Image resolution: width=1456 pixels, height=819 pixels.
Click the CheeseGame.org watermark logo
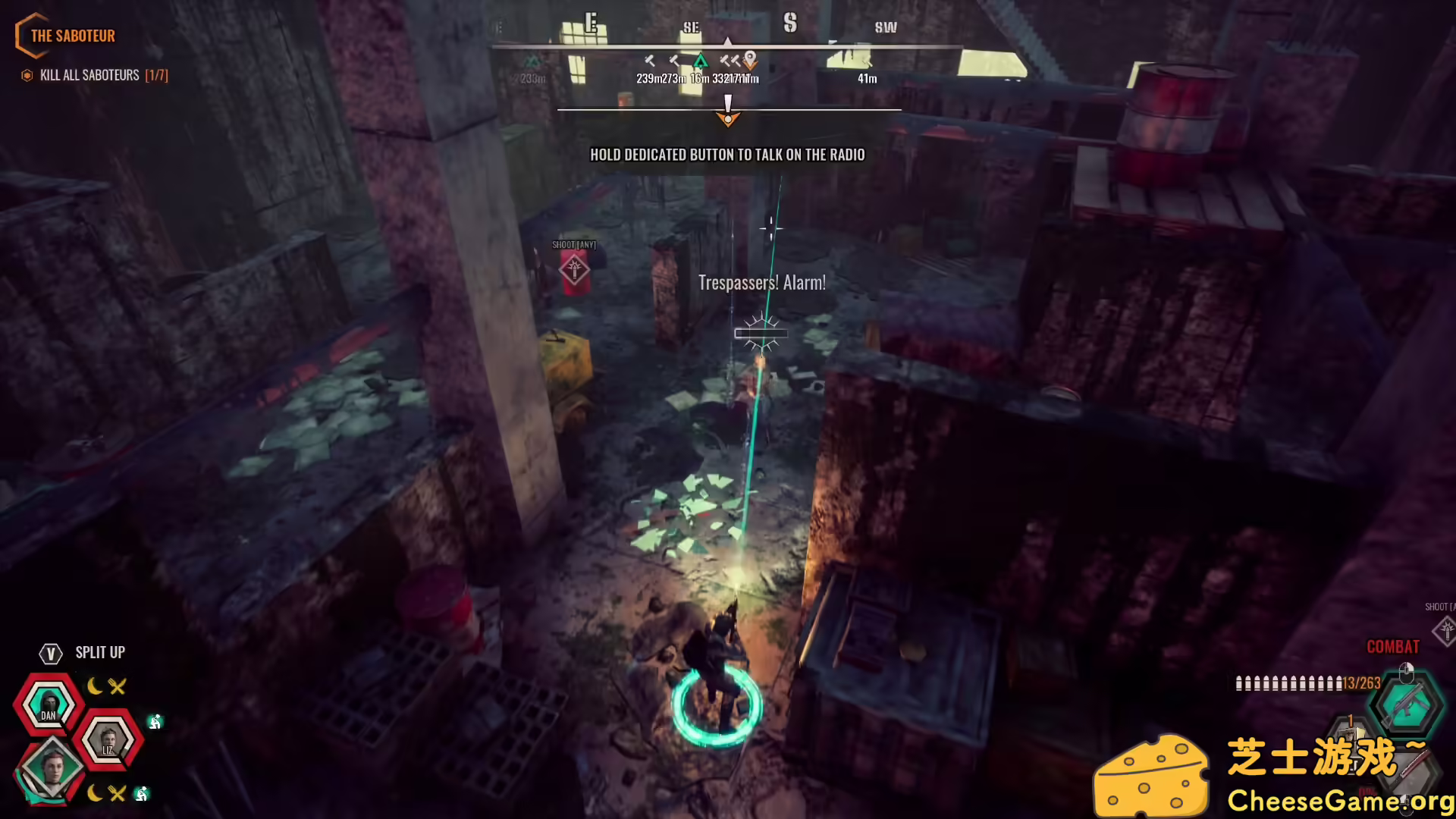(x=1151, y=775)
